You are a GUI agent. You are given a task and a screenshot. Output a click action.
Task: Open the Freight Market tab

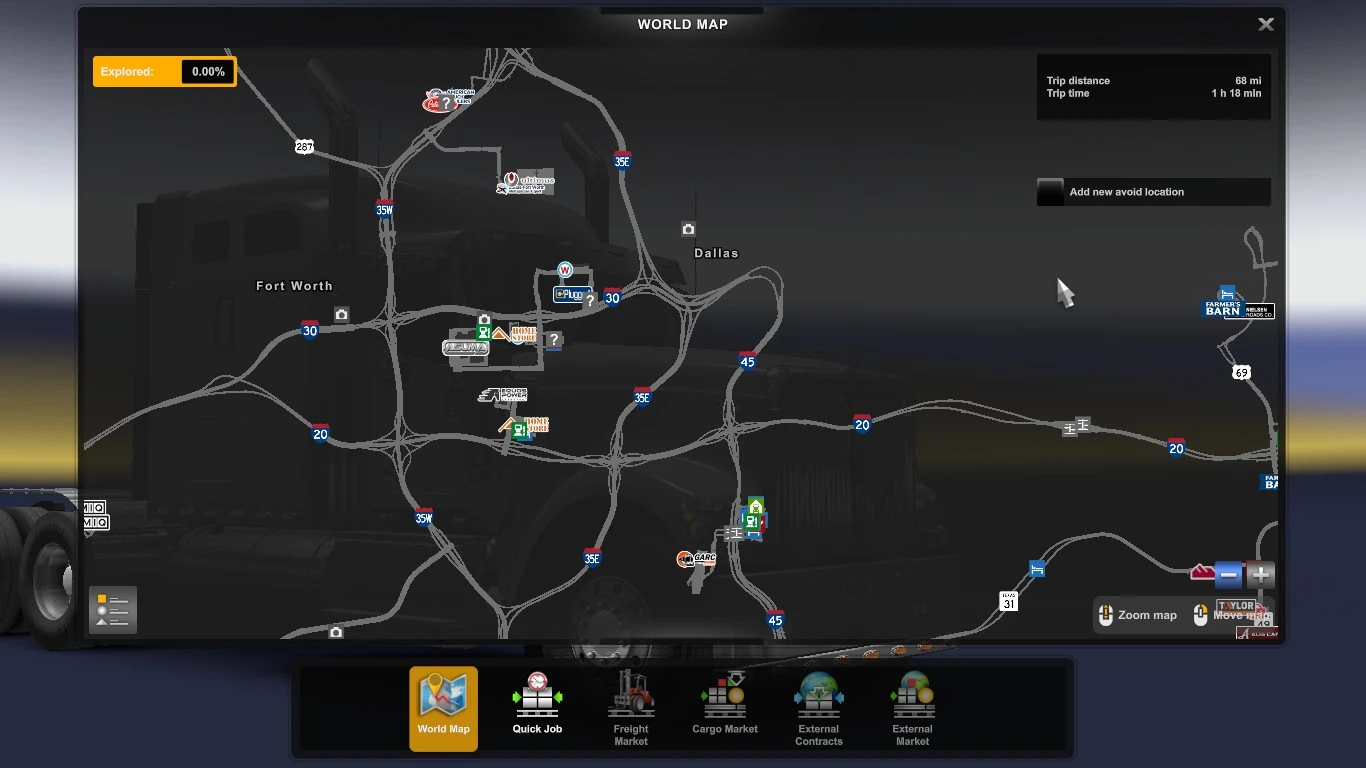click(630, 708)
